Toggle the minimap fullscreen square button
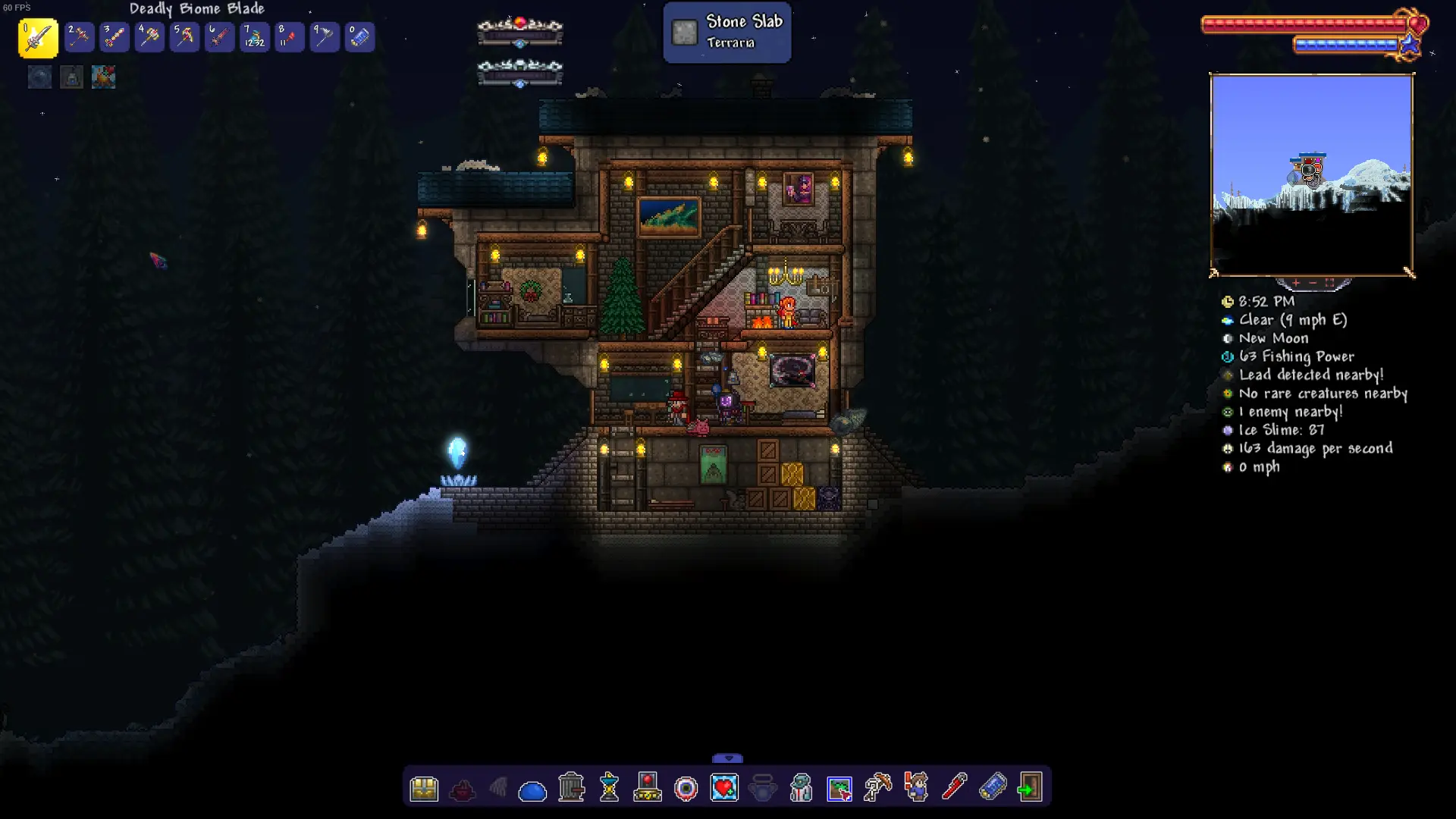This screenshot has width=1456, height=819. click(1329, 283)
